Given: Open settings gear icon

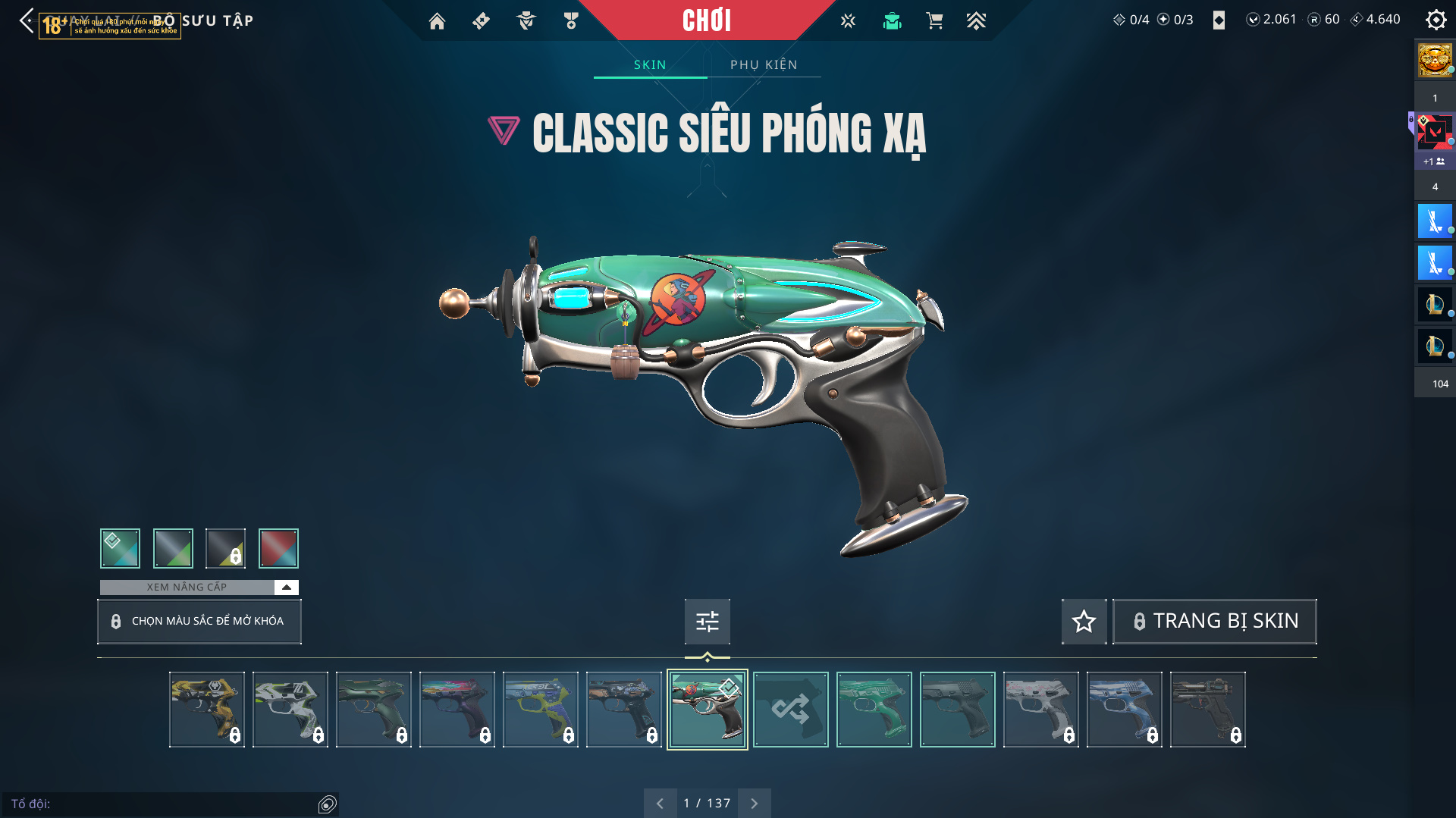Looking at the screenshot, I should [1436, 20].
